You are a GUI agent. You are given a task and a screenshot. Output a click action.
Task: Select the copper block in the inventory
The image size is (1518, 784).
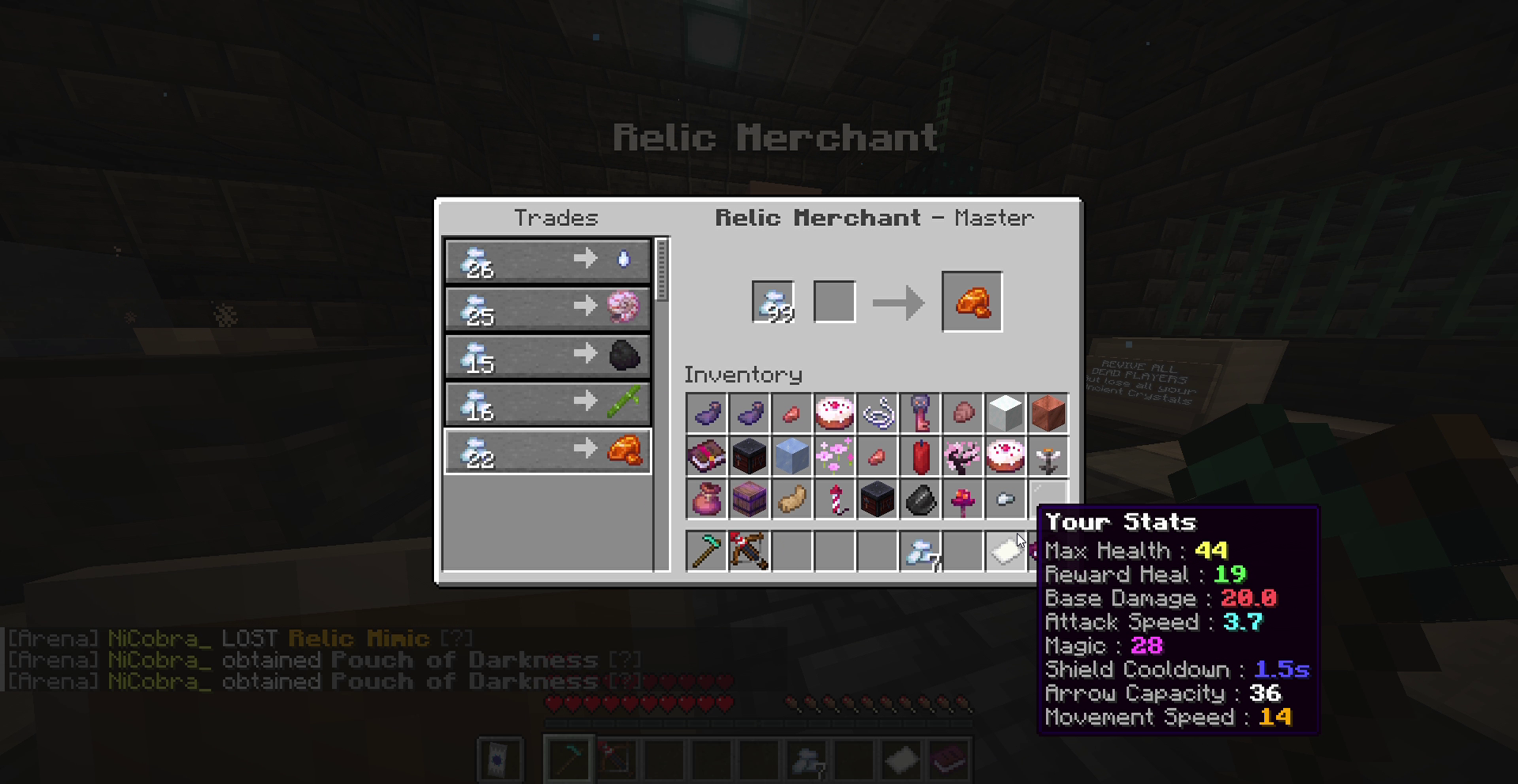1048,413
